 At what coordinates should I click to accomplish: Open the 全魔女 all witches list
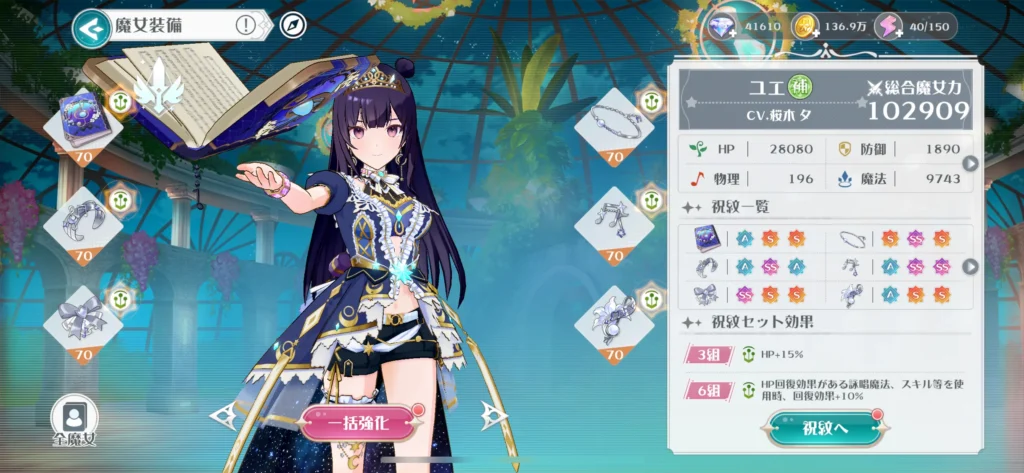tap(73, 420)
